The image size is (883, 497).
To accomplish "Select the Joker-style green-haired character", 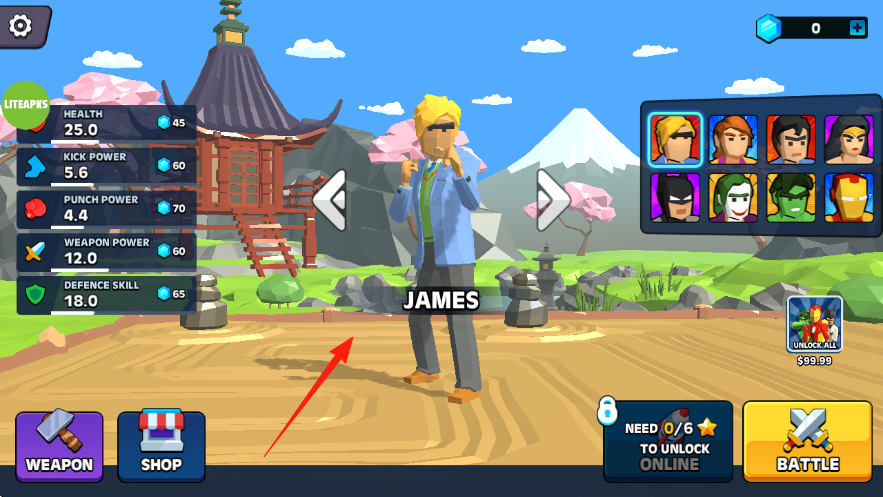I will tap(733, 198).
